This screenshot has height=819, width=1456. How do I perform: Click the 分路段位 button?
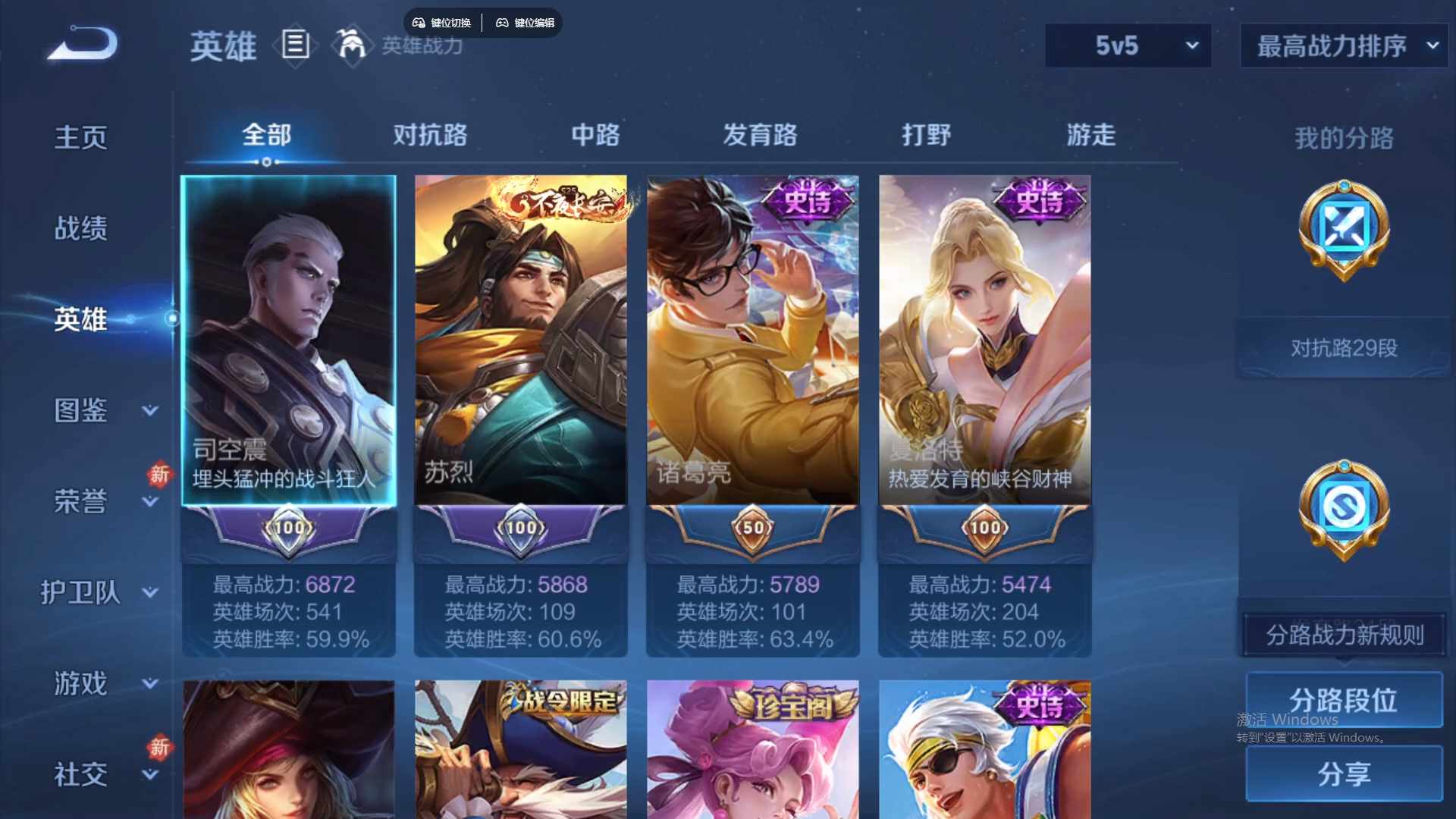click(1345, 700)
